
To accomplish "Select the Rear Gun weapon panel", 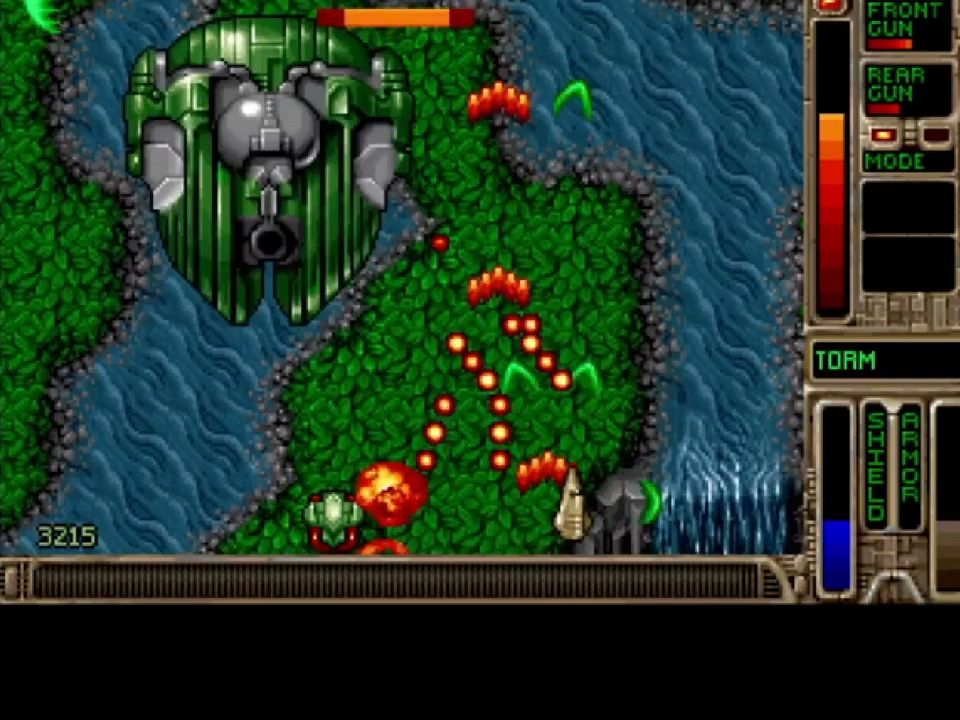I will coord(907,89).
